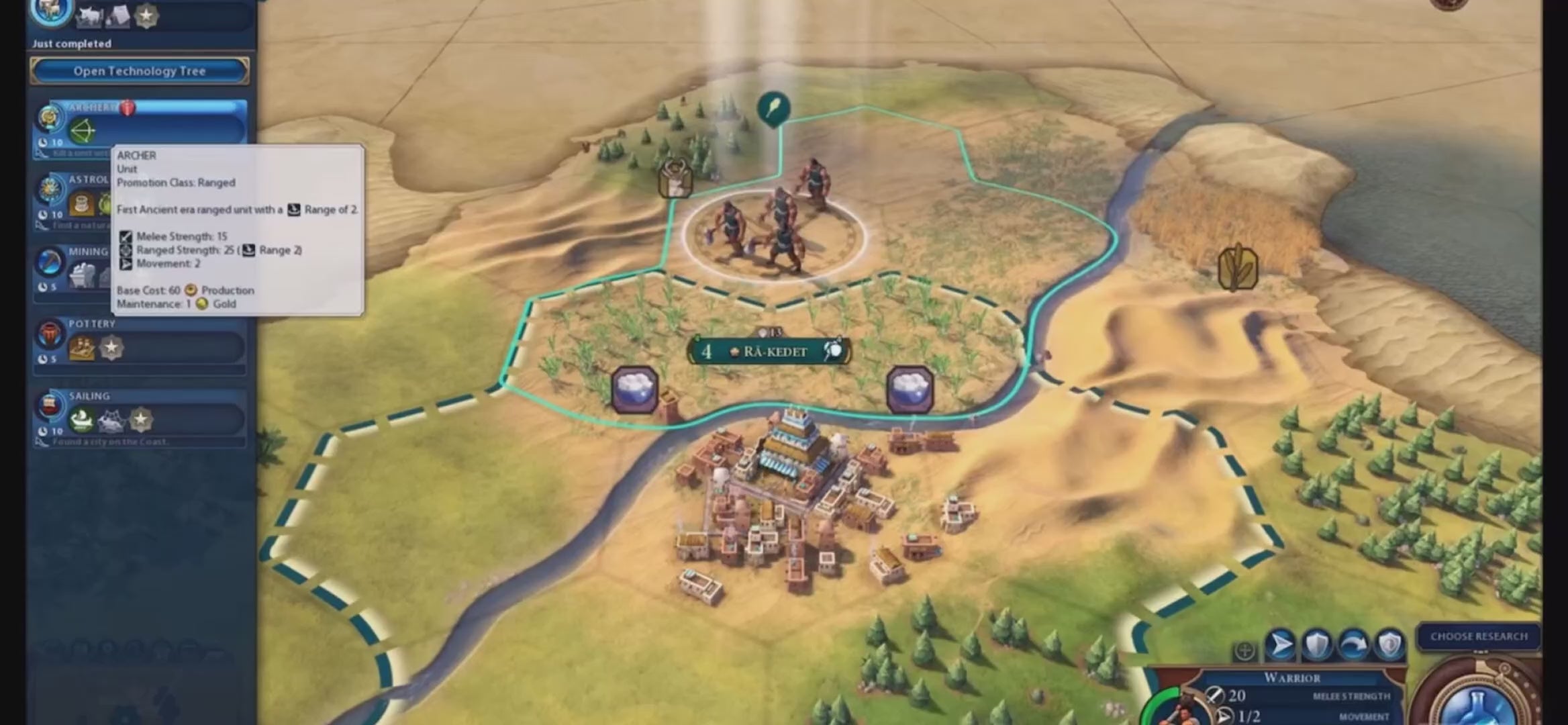This screenshot has height=725, width=1568.
Task: Research the Pottery technology
Action: pos(154,341)
